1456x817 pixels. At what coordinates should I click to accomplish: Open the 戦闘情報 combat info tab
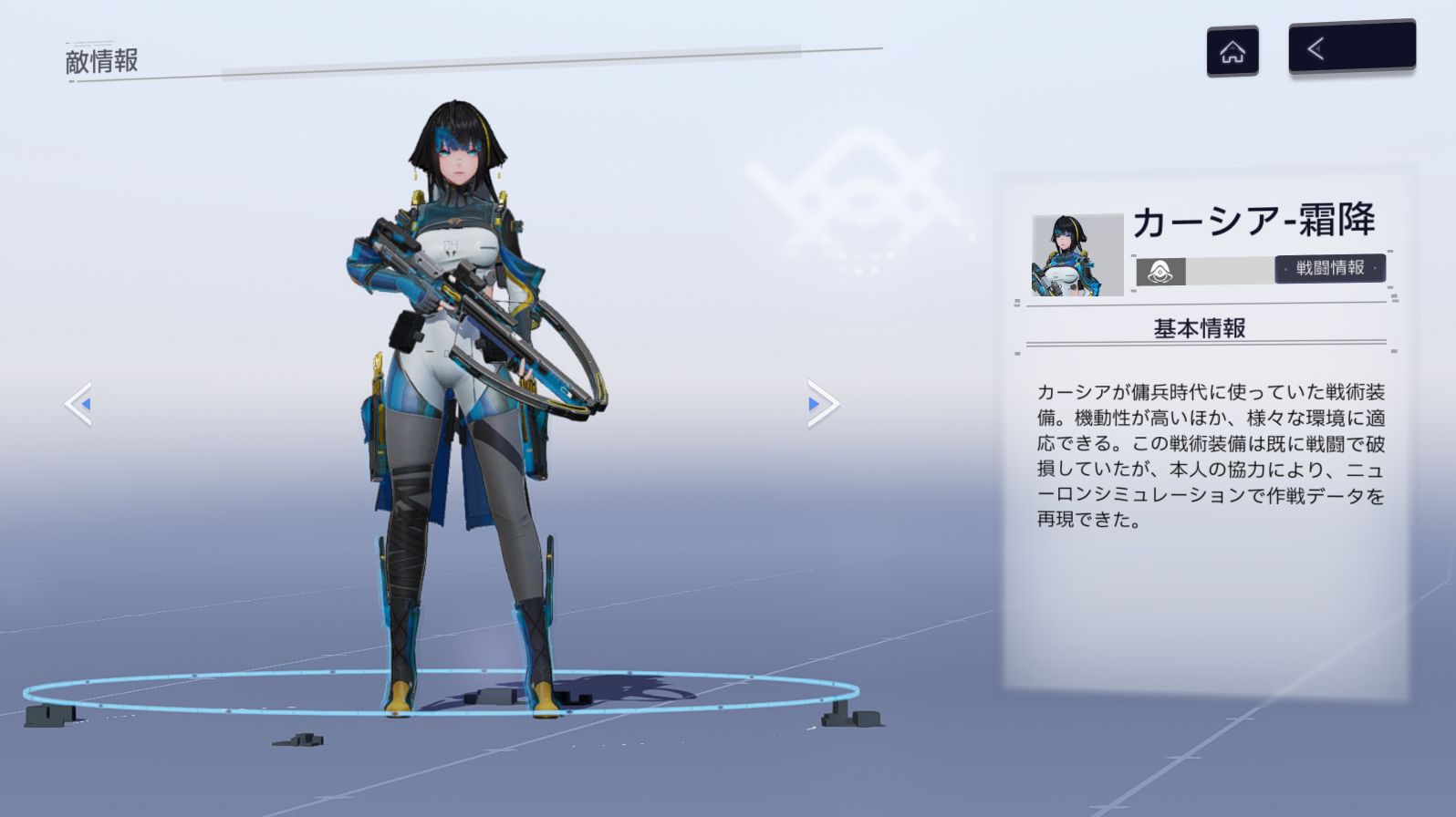coord(1330,268)
